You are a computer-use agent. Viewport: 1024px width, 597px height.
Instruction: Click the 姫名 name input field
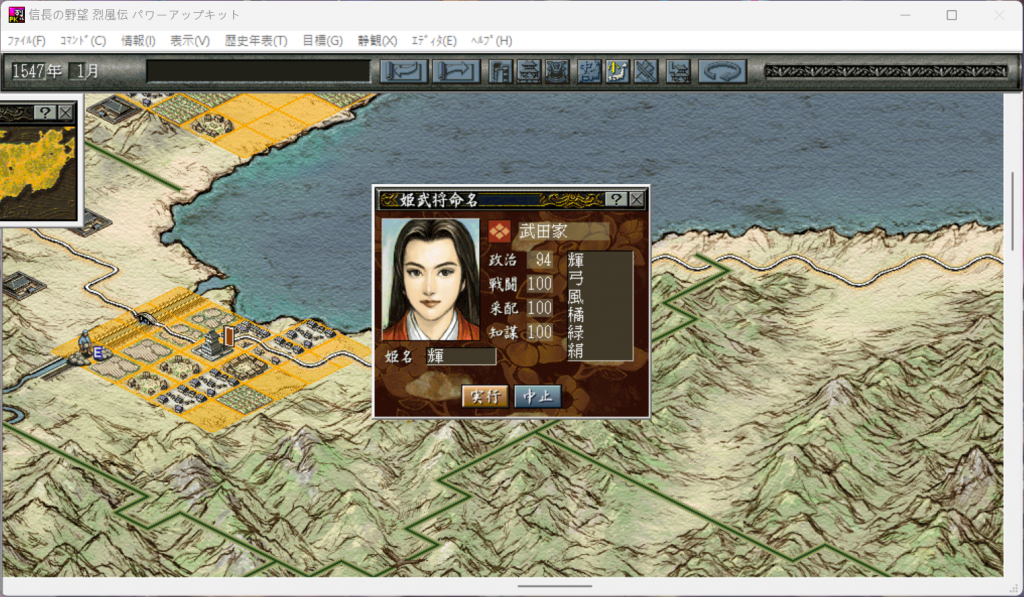[x=461, y=356]
